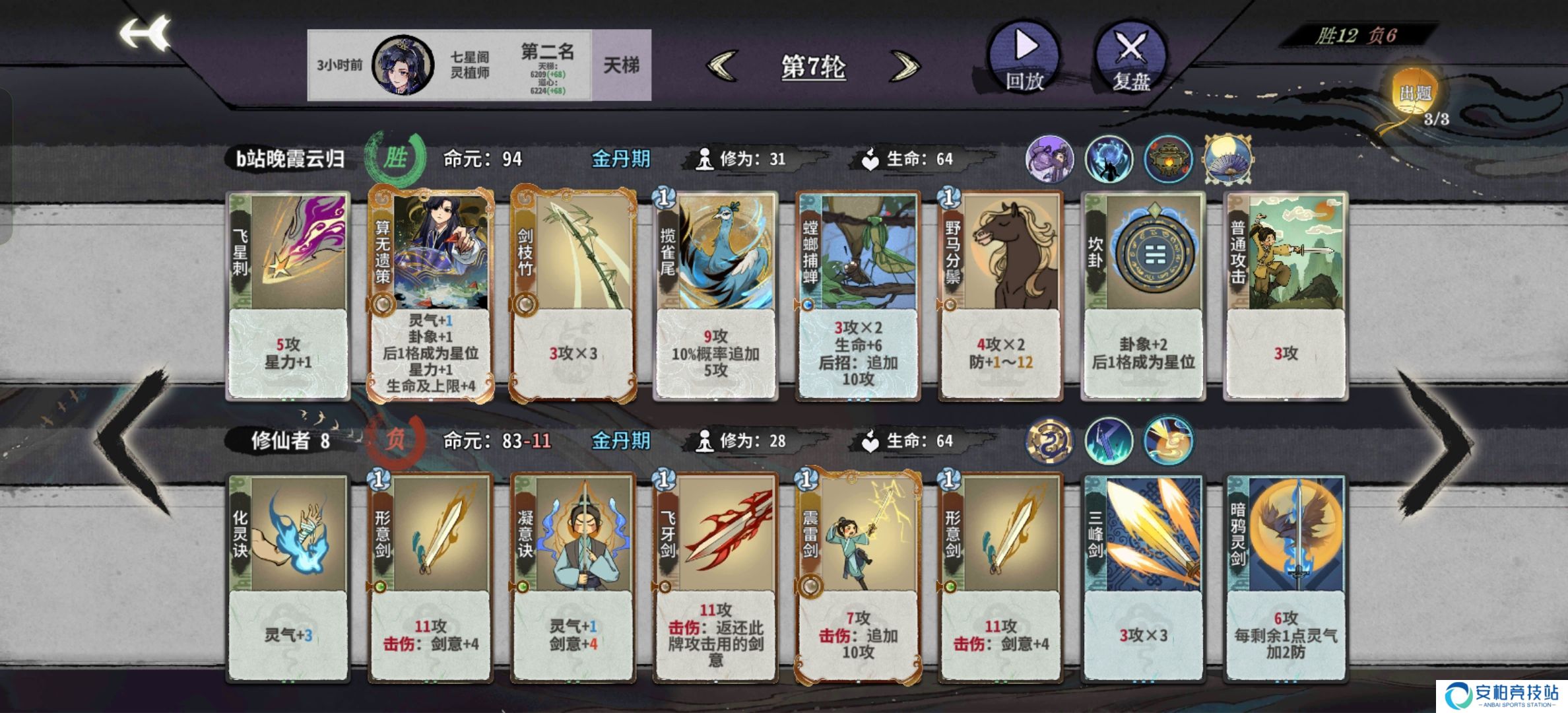
Task: Click the back arrow in the top-left corner
Action: [x=147, y=31]
